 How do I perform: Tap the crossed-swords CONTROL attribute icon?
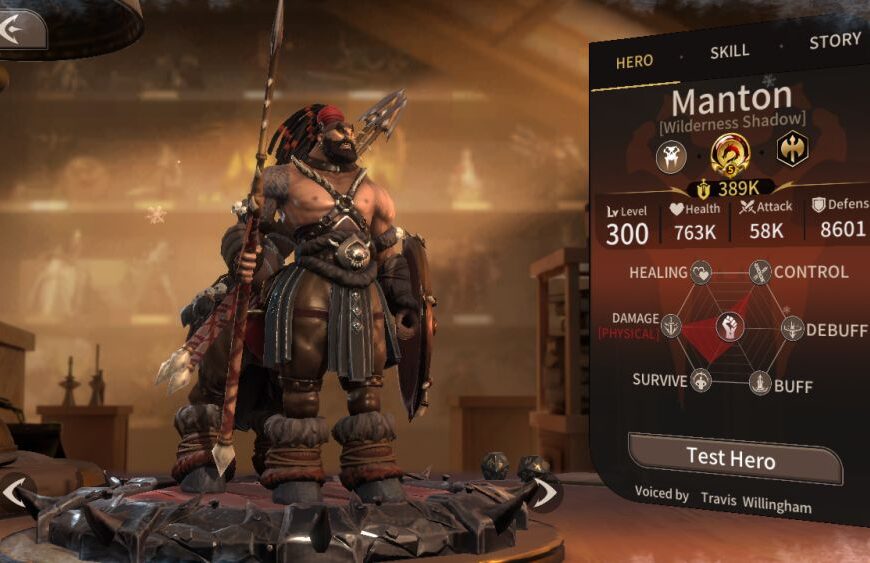point(761,271)
